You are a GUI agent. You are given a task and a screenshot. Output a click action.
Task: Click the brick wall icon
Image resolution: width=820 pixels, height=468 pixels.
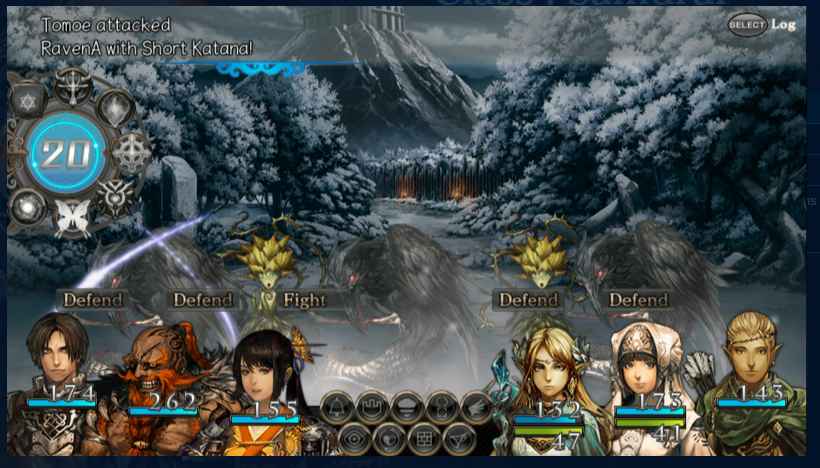coord(423,437)
